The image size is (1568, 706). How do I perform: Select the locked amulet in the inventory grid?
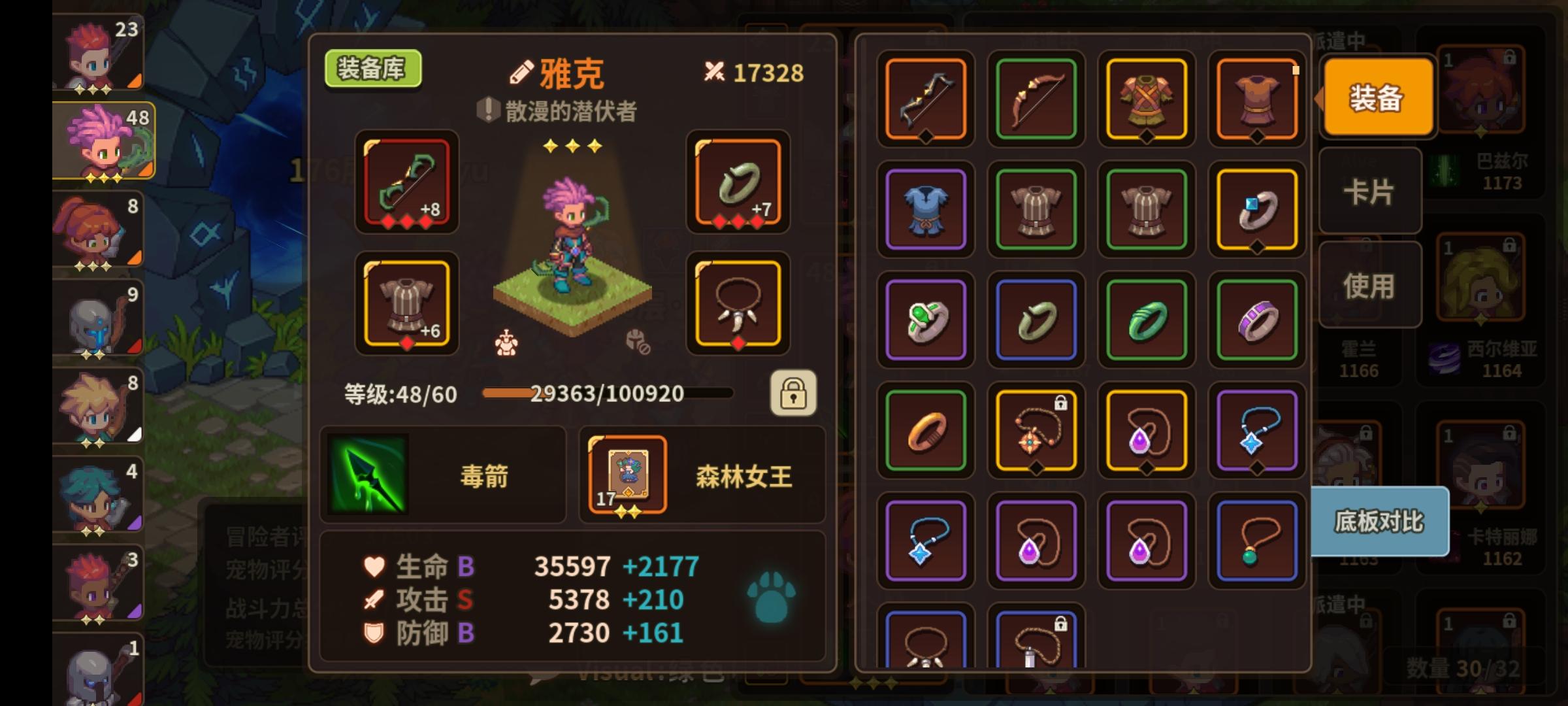(1036, 428)
